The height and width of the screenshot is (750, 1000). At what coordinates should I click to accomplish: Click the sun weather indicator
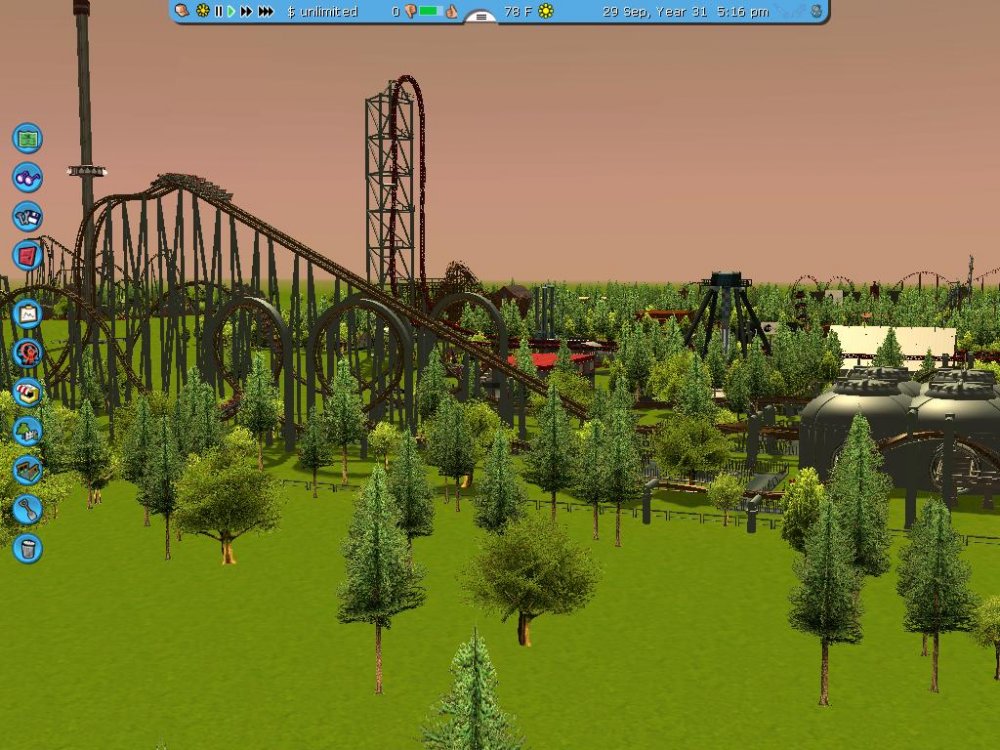[x=545, y=11]
